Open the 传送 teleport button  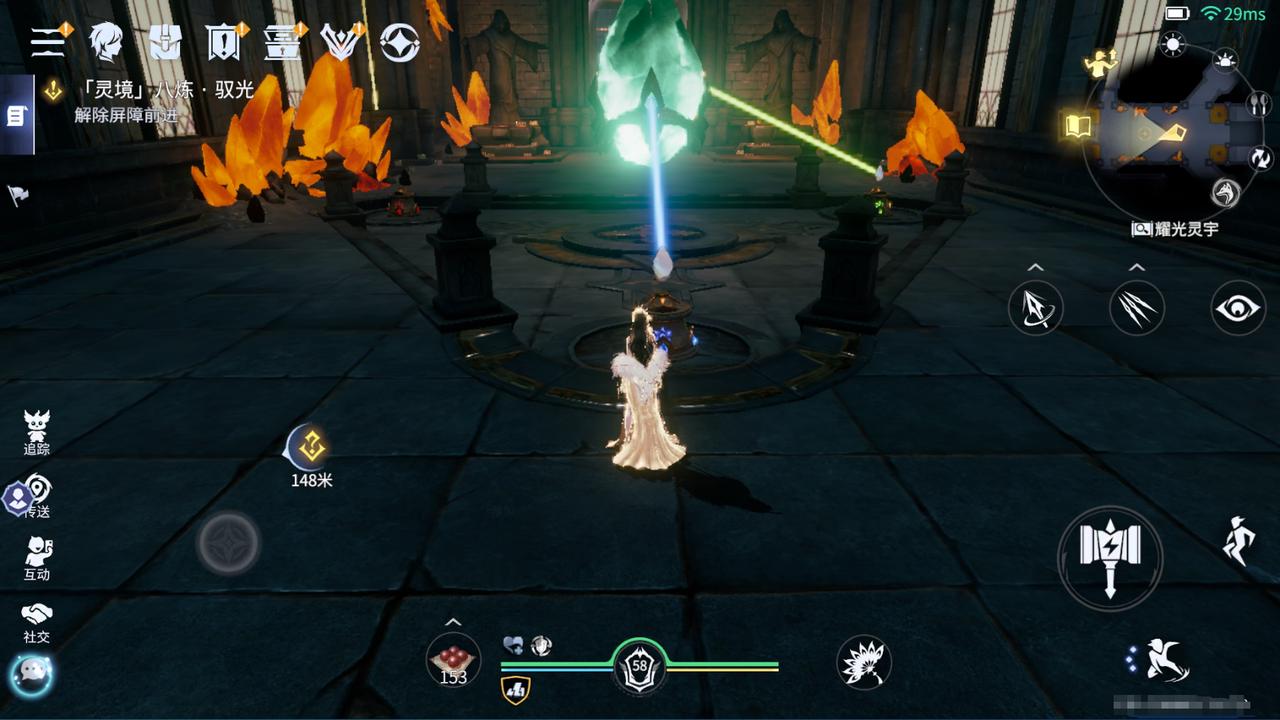(x=37, y=496)
